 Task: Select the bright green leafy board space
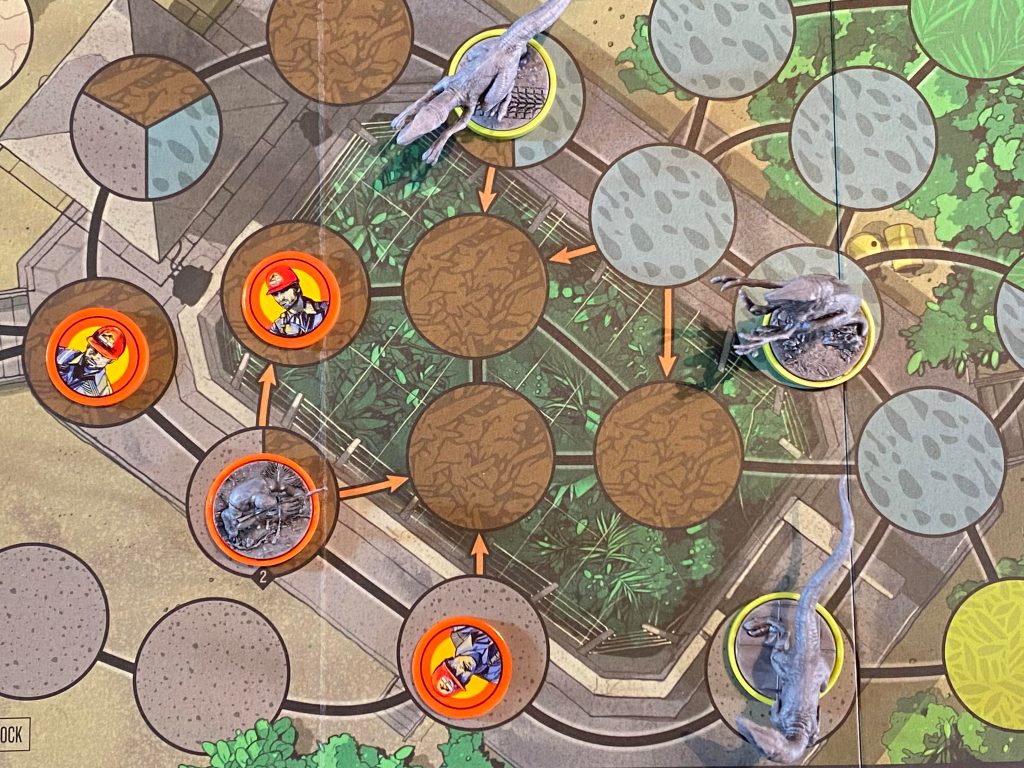[967, 32]
